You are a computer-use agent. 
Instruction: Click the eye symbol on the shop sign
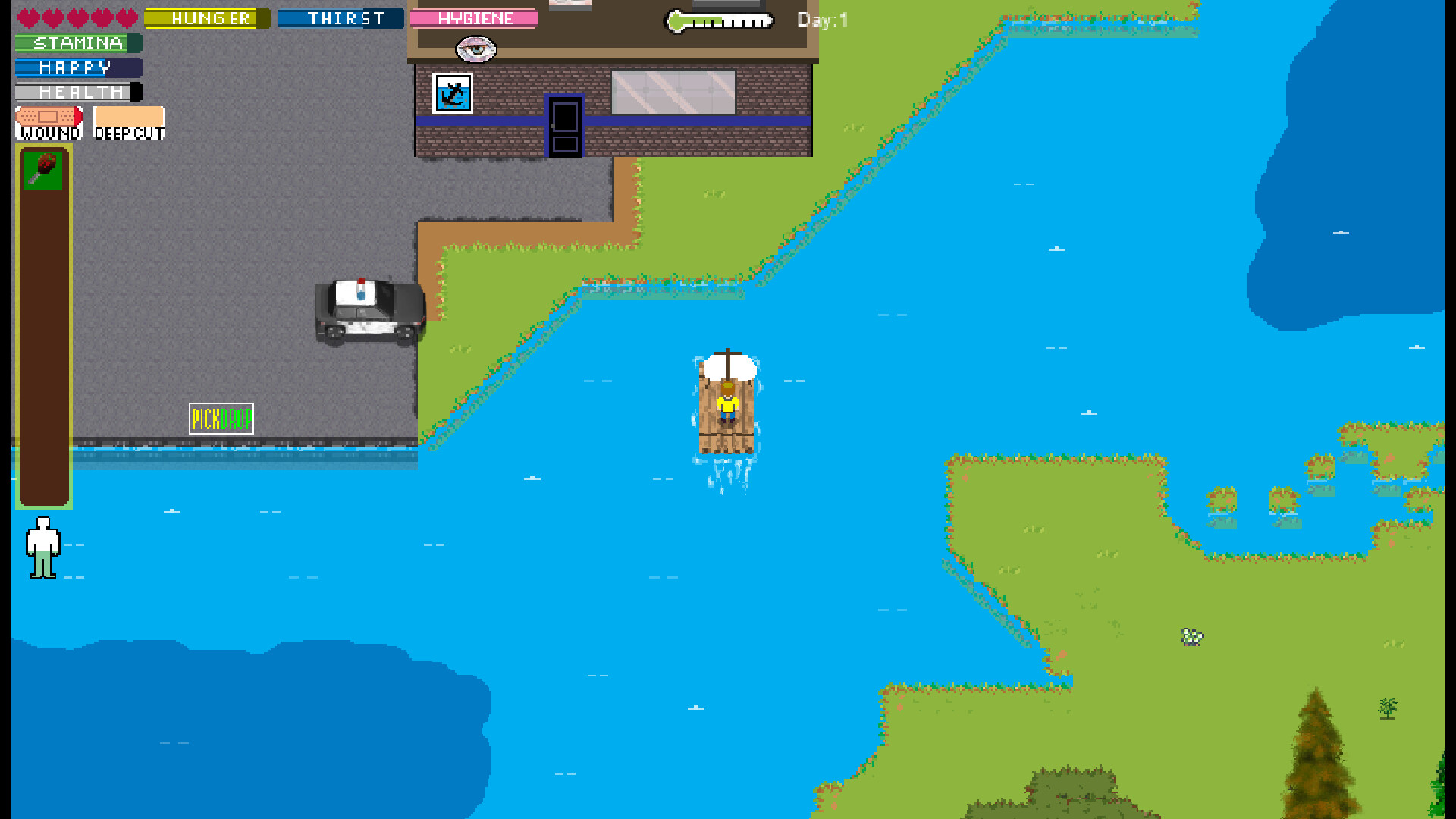[x=476, y=49]
